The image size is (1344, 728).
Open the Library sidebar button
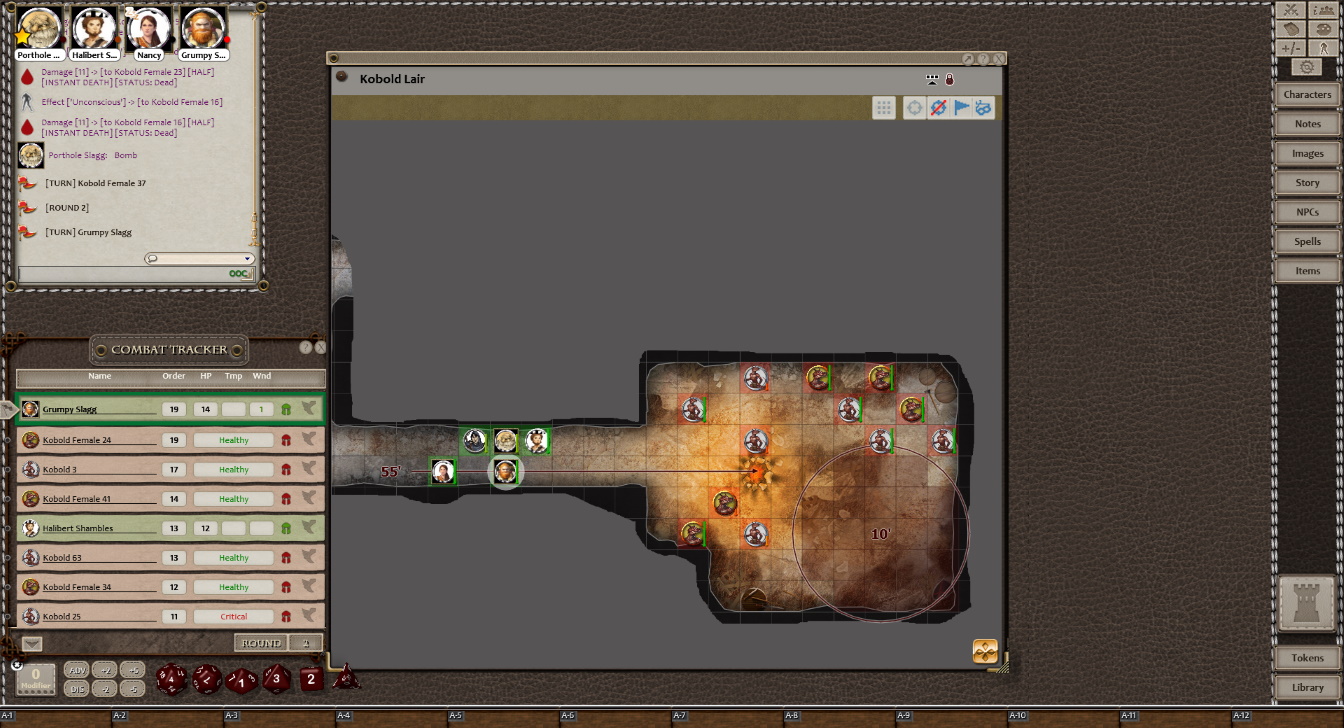1307,687
